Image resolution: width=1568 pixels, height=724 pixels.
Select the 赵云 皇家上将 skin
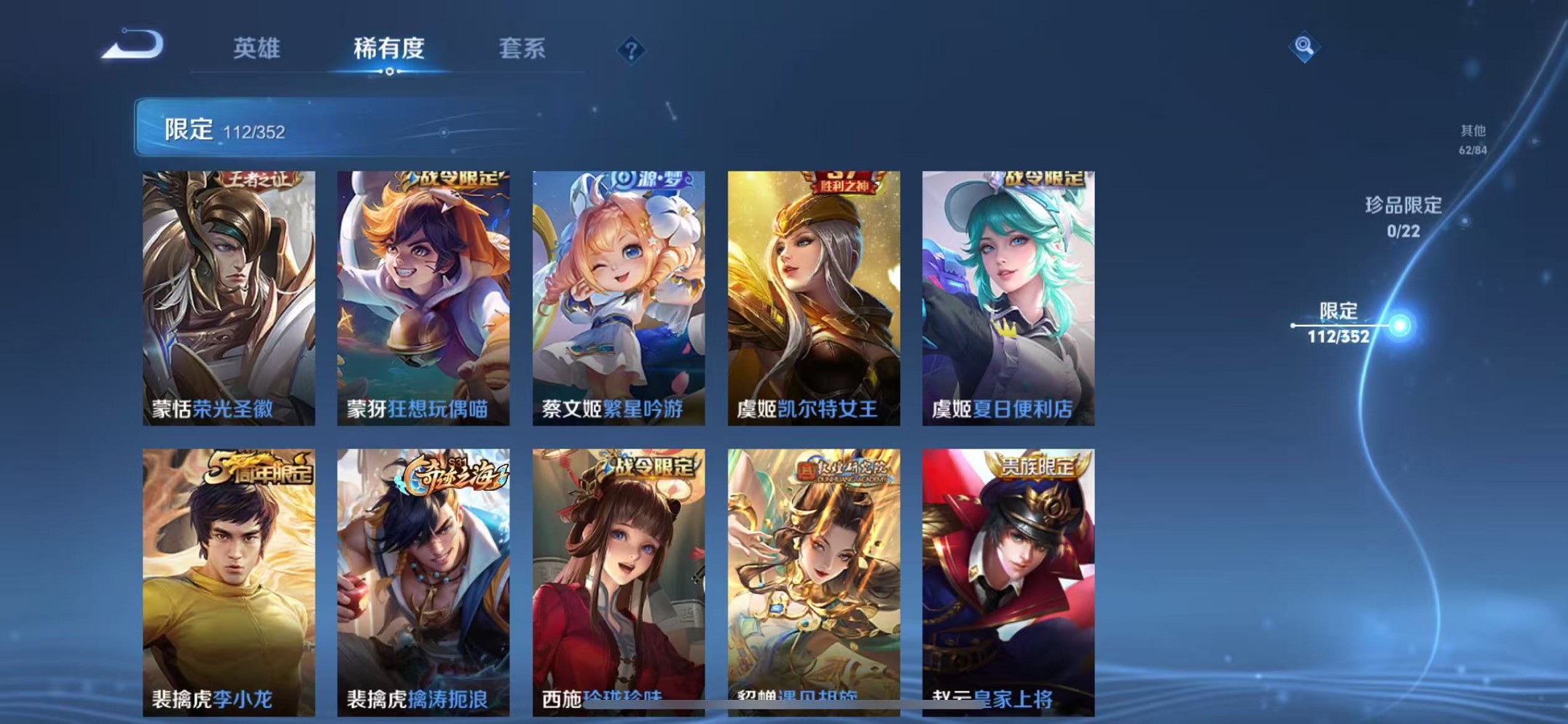pyautogui.click(x=1008, y=575)
